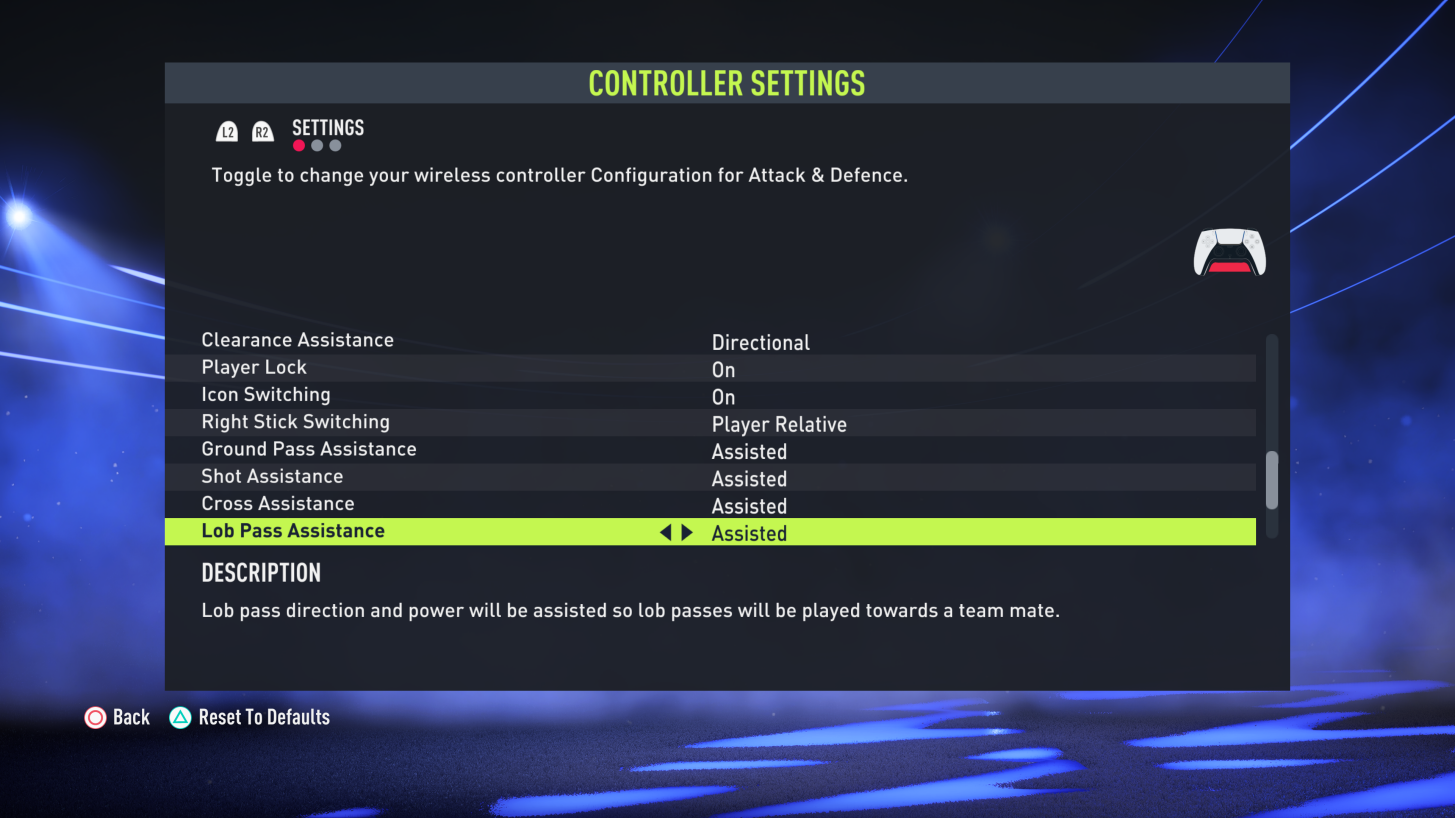Select the PlayStation controller image
This screenshot has height=818, width=1455.
[x=1229, y=252]
